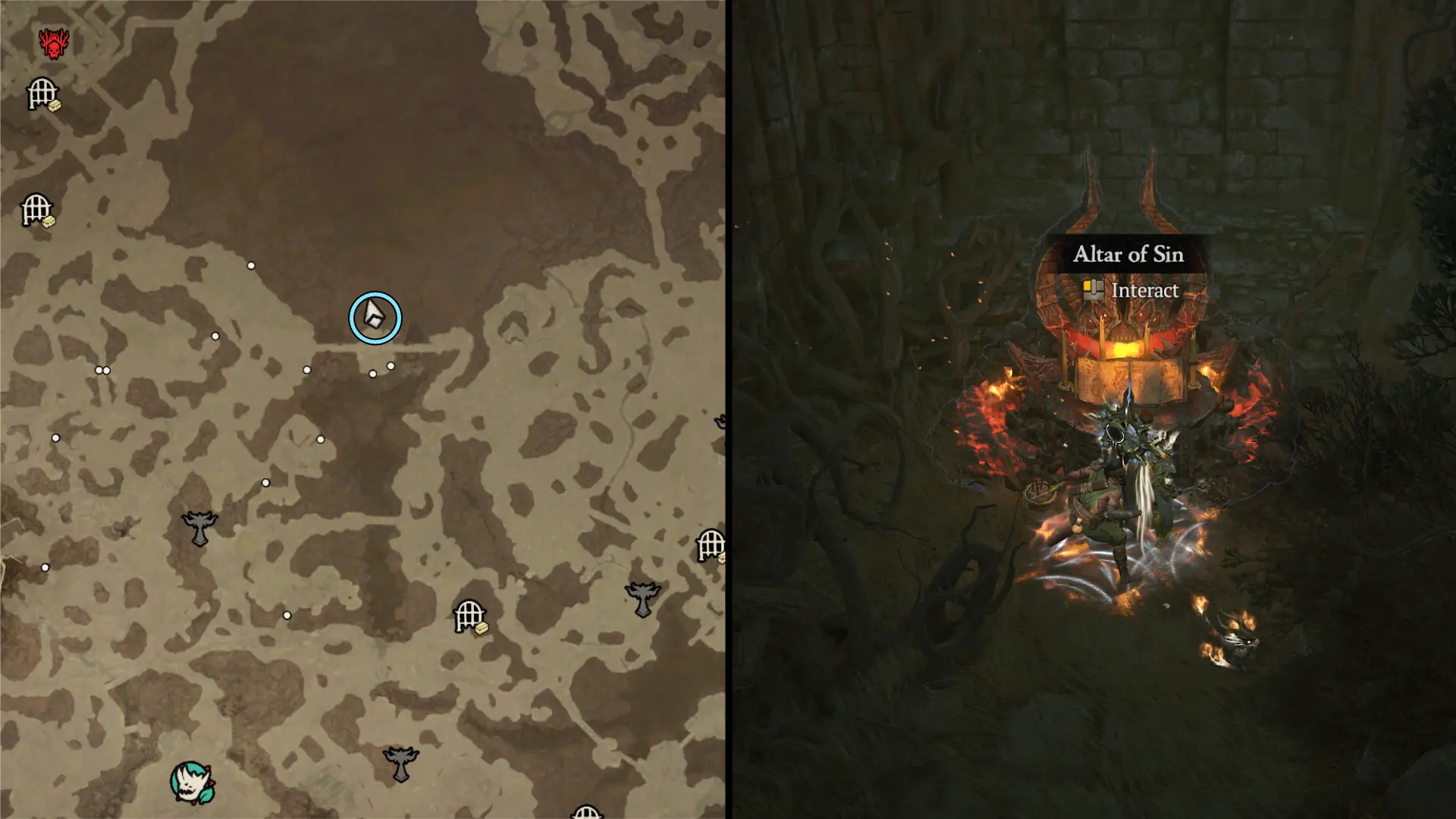Select the circled player position arrow

(375, 318)
